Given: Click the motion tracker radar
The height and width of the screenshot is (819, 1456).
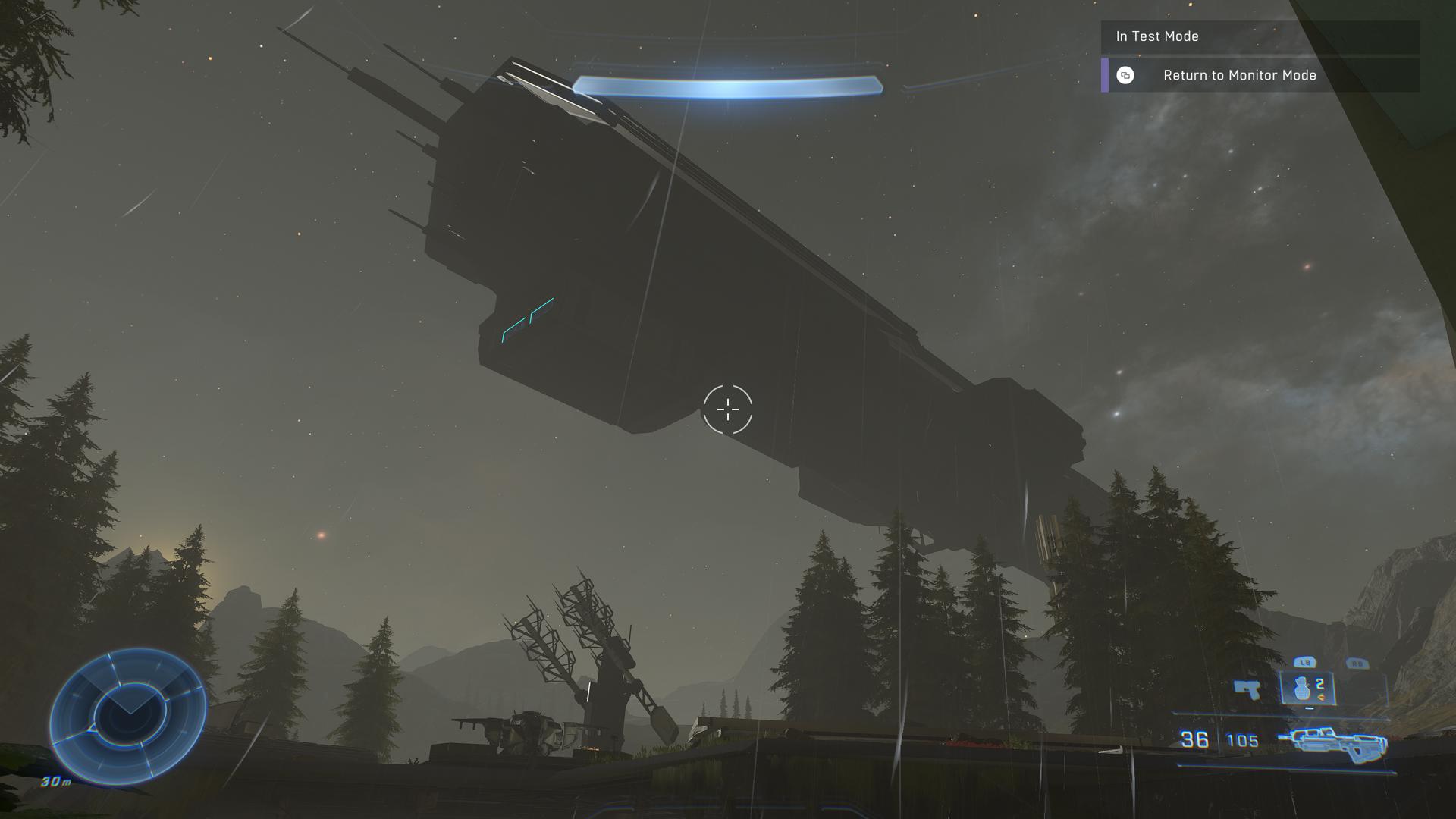Looking at the screenshot, I should point(128,714).
